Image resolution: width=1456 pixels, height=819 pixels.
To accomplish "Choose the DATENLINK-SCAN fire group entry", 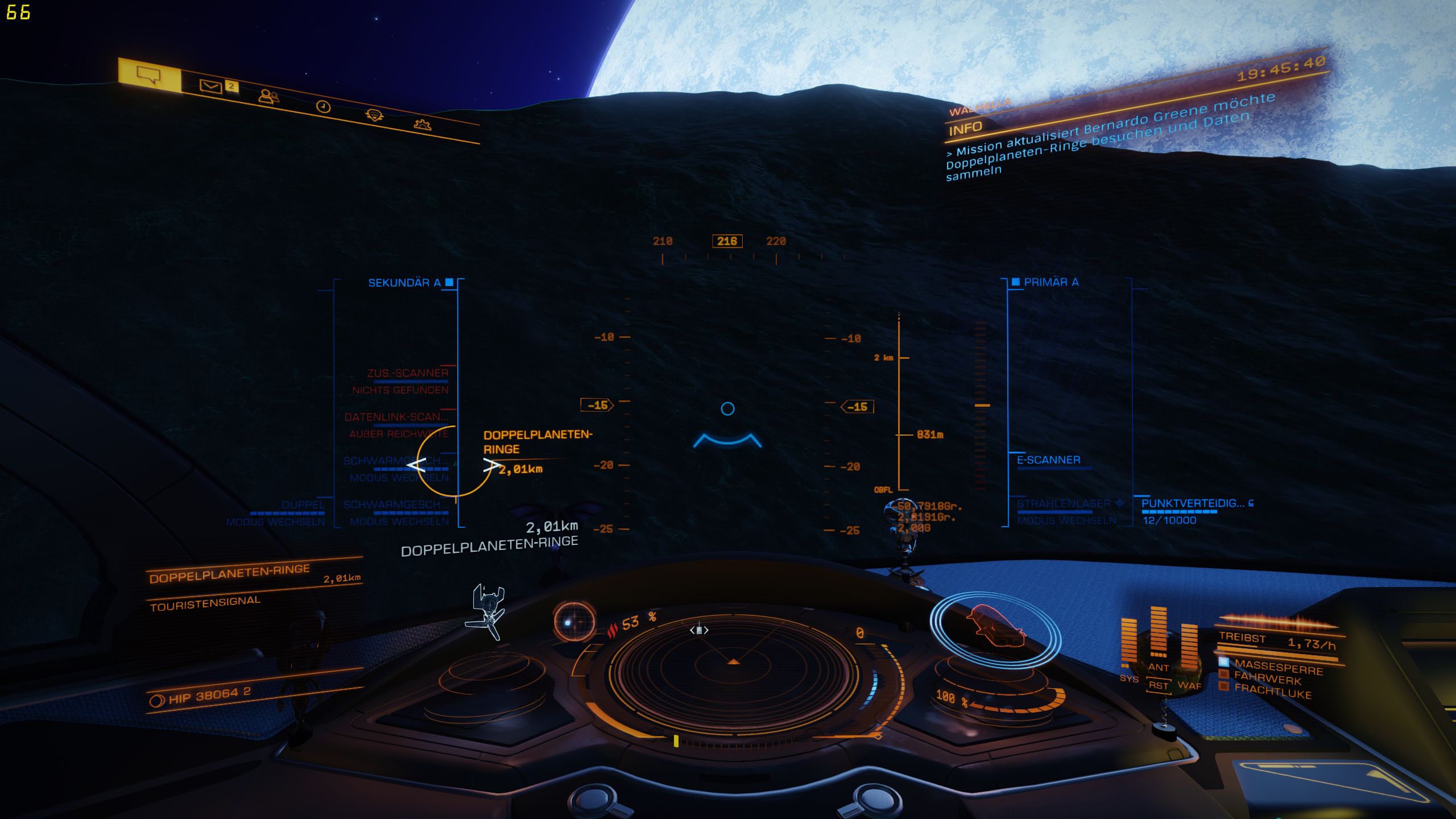I will pyautogui.click(x=396, y=417).
